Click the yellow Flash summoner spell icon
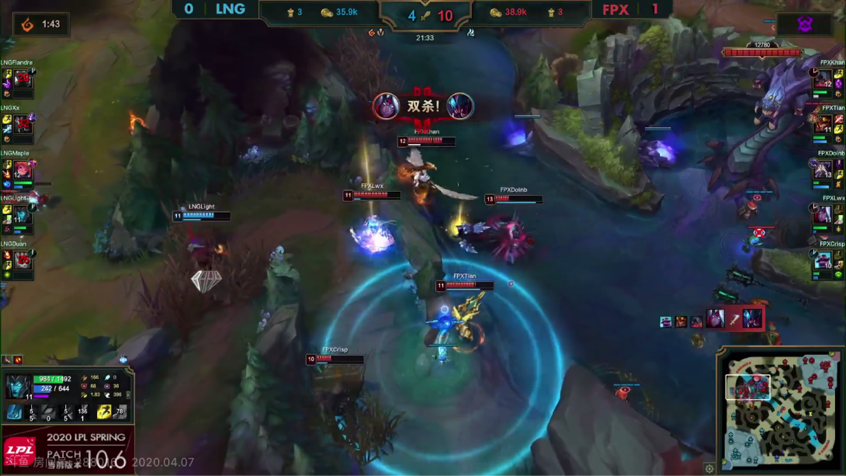 [x=104, y=412]
